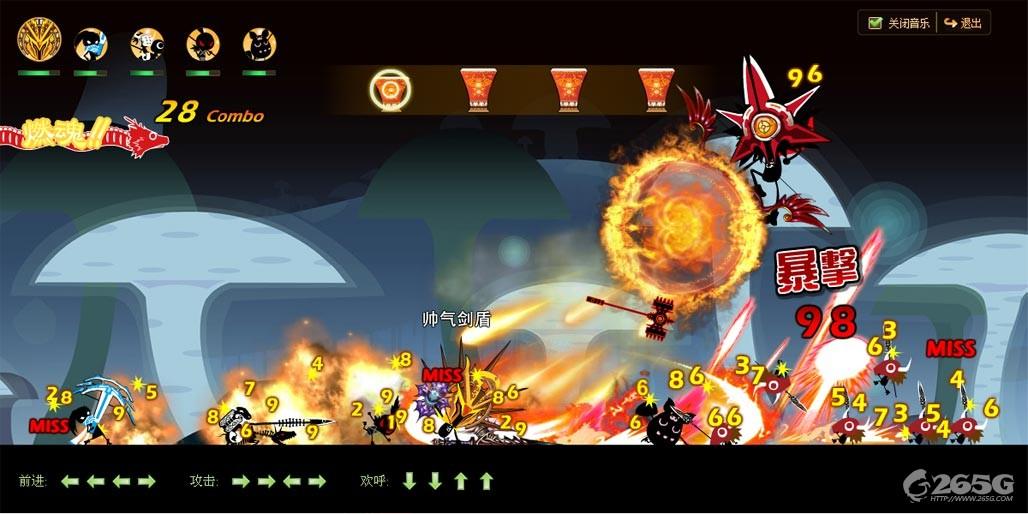Select the red-eyed dark unit portrait

[x=203, y=44]
